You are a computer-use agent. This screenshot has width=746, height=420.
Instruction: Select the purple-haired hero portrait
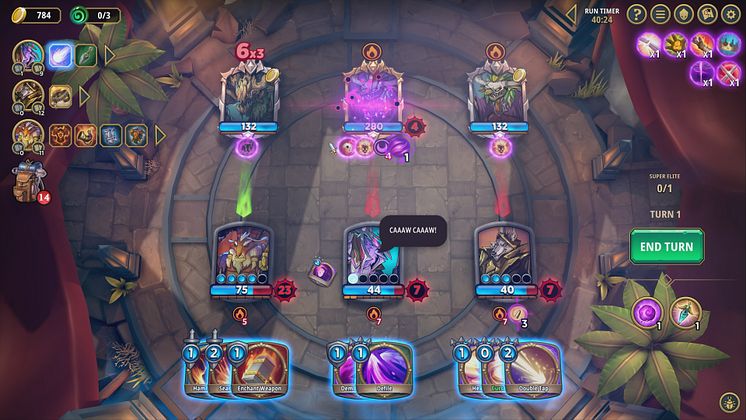[28, 56]
